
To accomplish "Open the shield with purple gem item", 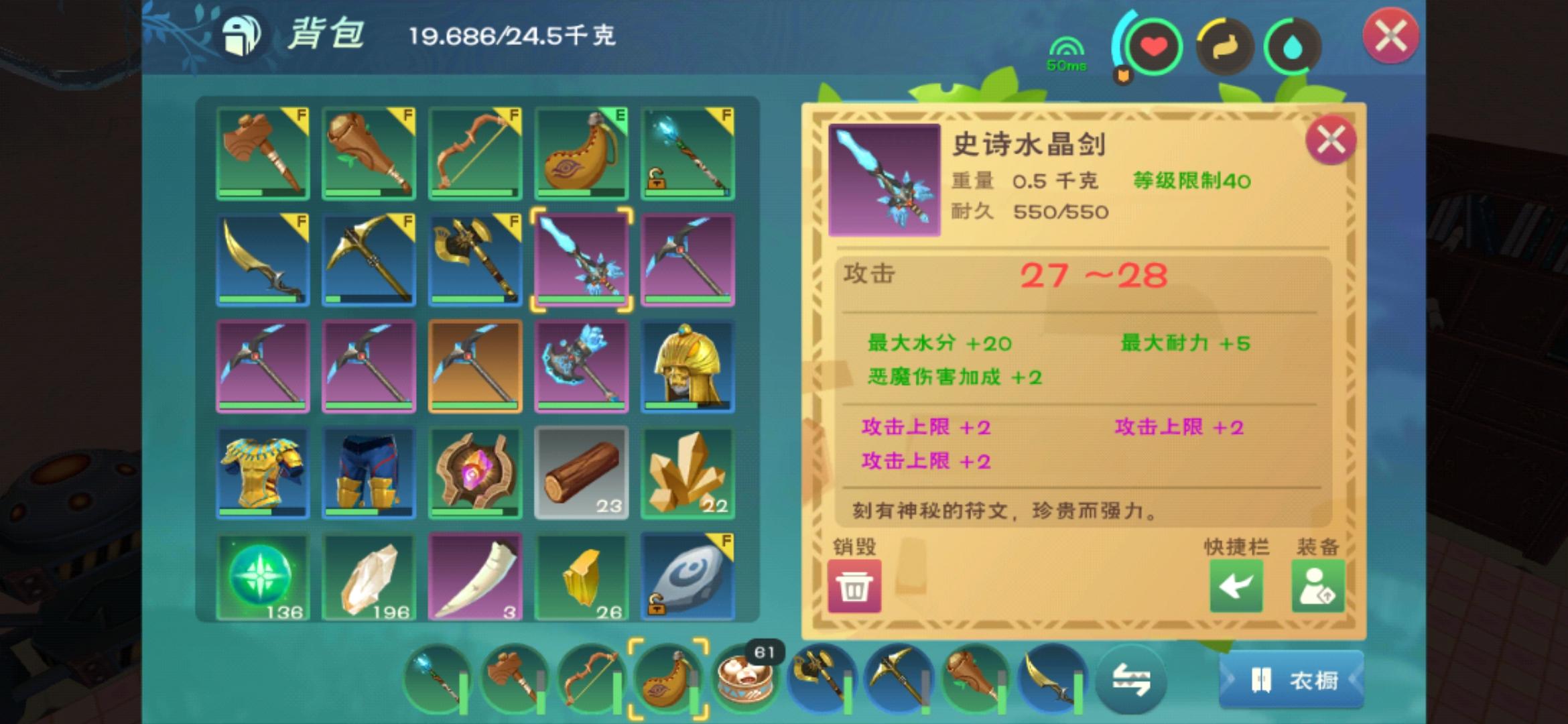I will click(x=474, y=473).
